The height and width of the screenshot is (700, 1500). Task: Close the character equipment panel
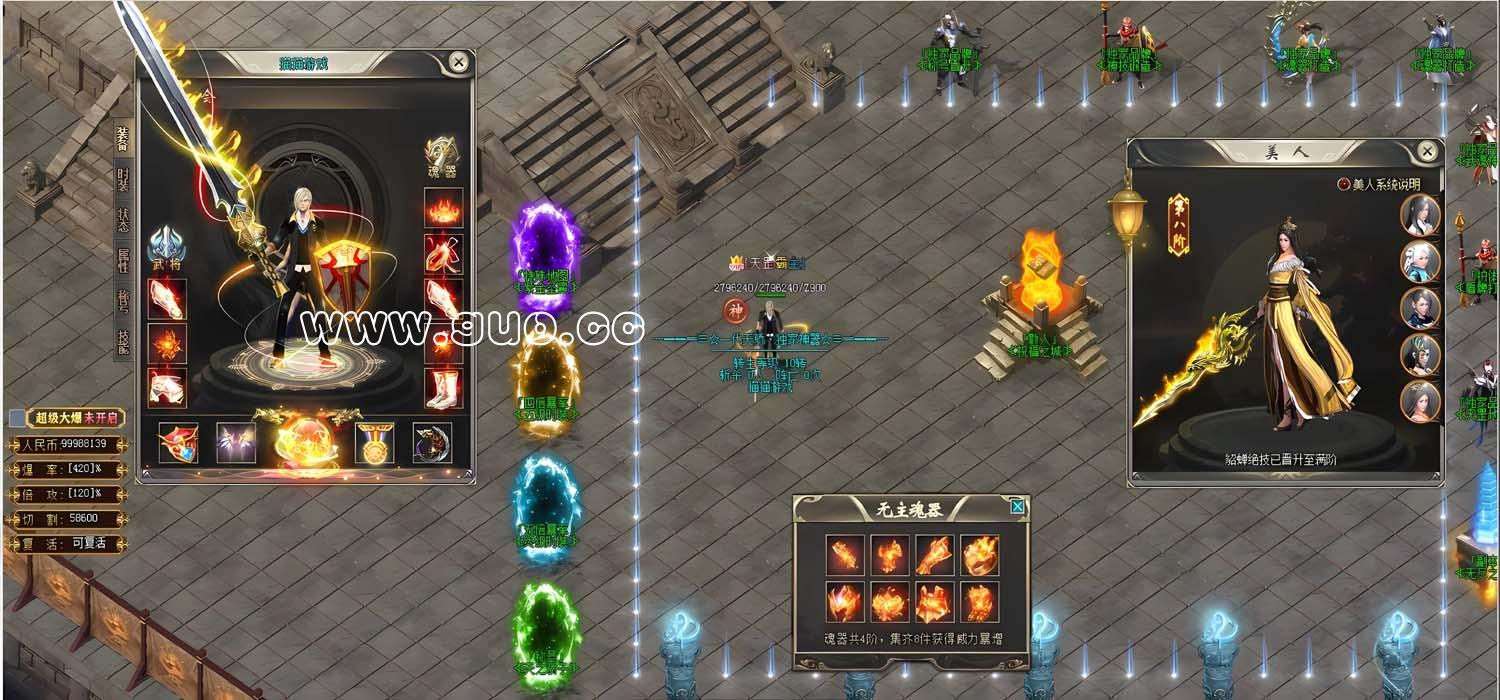[x=458, y=62]
